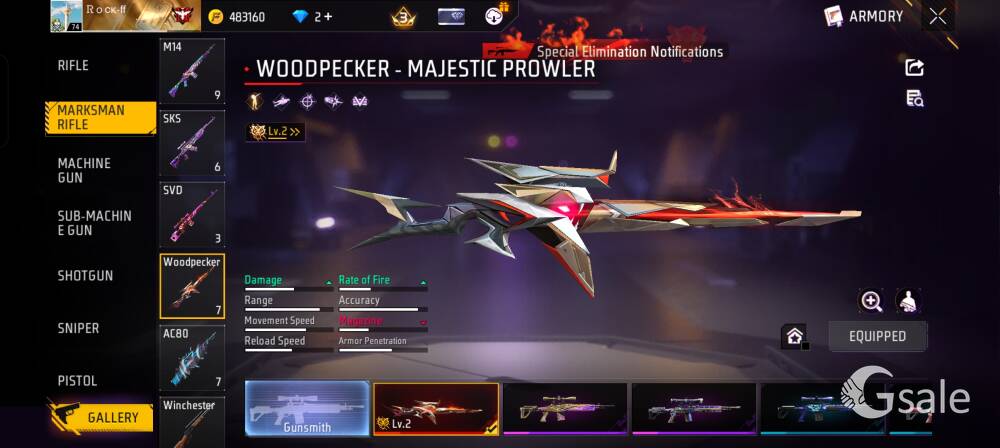Share the Majestic Prowler skin
1000x448 pixels.
coord(914,67)
